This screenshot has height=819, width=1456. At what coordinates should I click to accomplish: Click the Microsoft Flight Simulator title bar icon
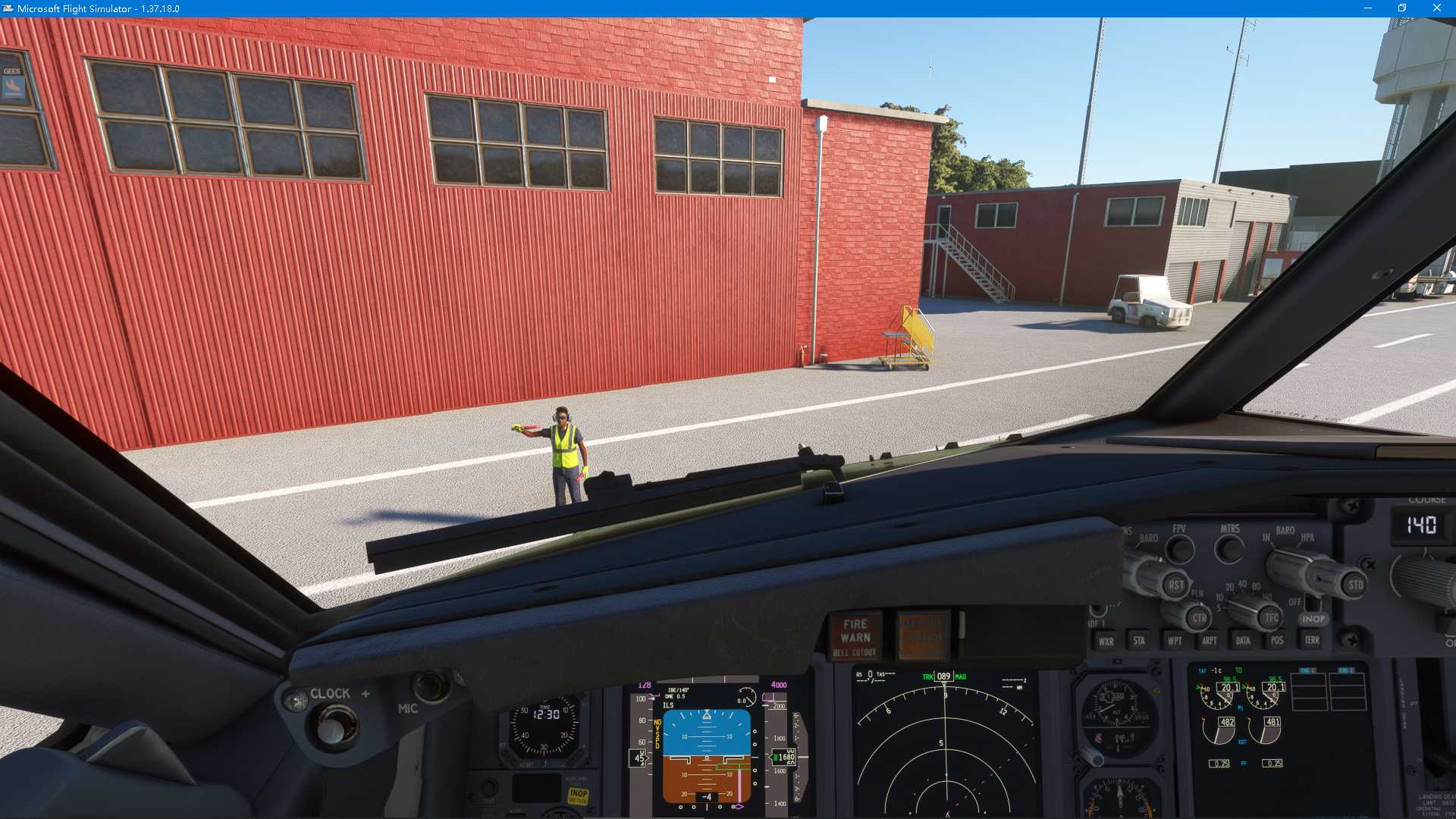click(8, 8)
